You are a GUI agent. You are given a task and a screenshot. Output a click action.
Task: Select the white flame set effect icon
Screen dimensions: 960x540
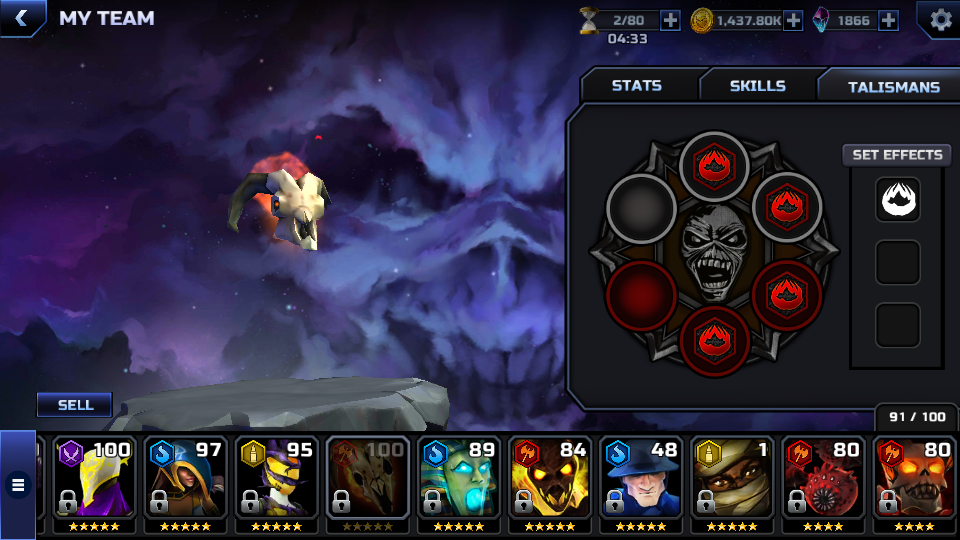[x=897, y=199]
